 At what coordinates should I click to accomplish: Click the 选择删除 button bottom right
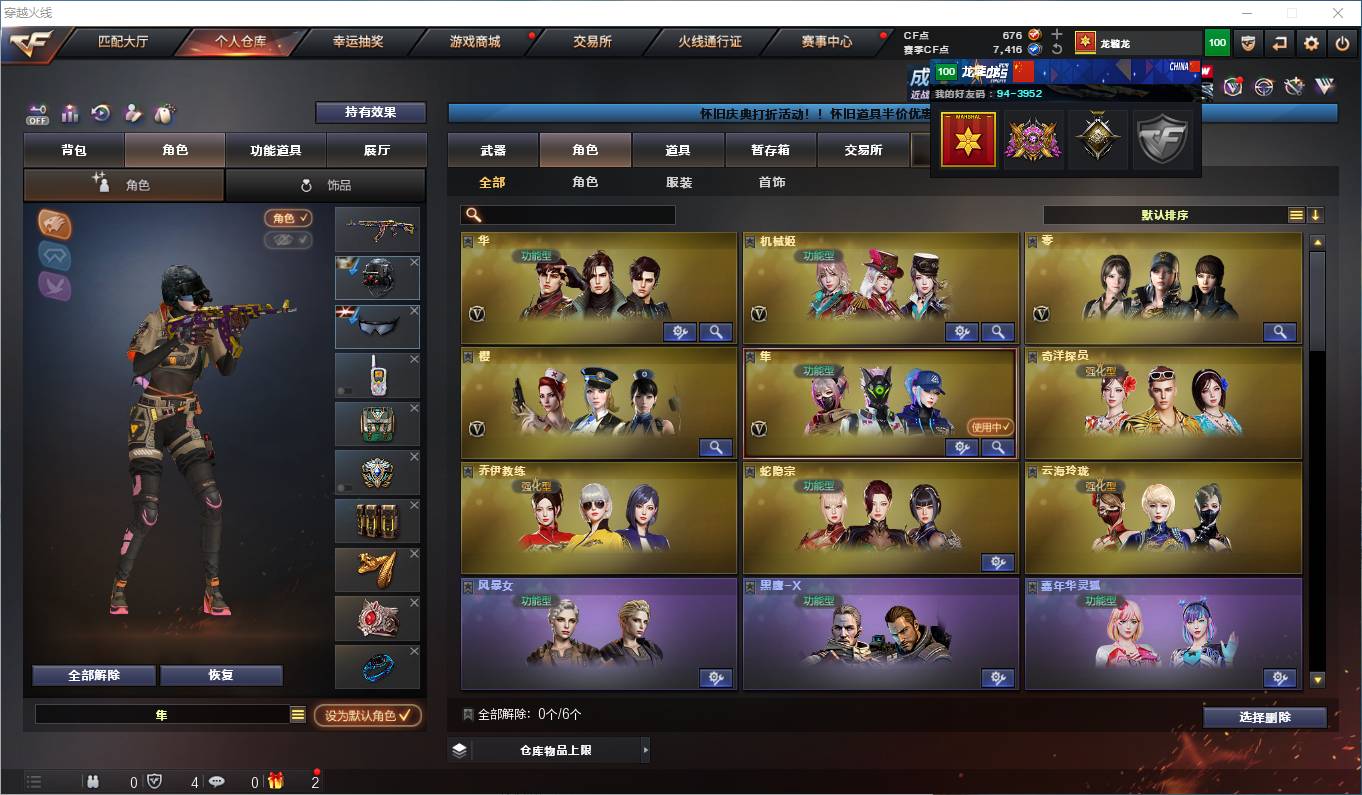pyautogui.click(x=1265, y=718)
